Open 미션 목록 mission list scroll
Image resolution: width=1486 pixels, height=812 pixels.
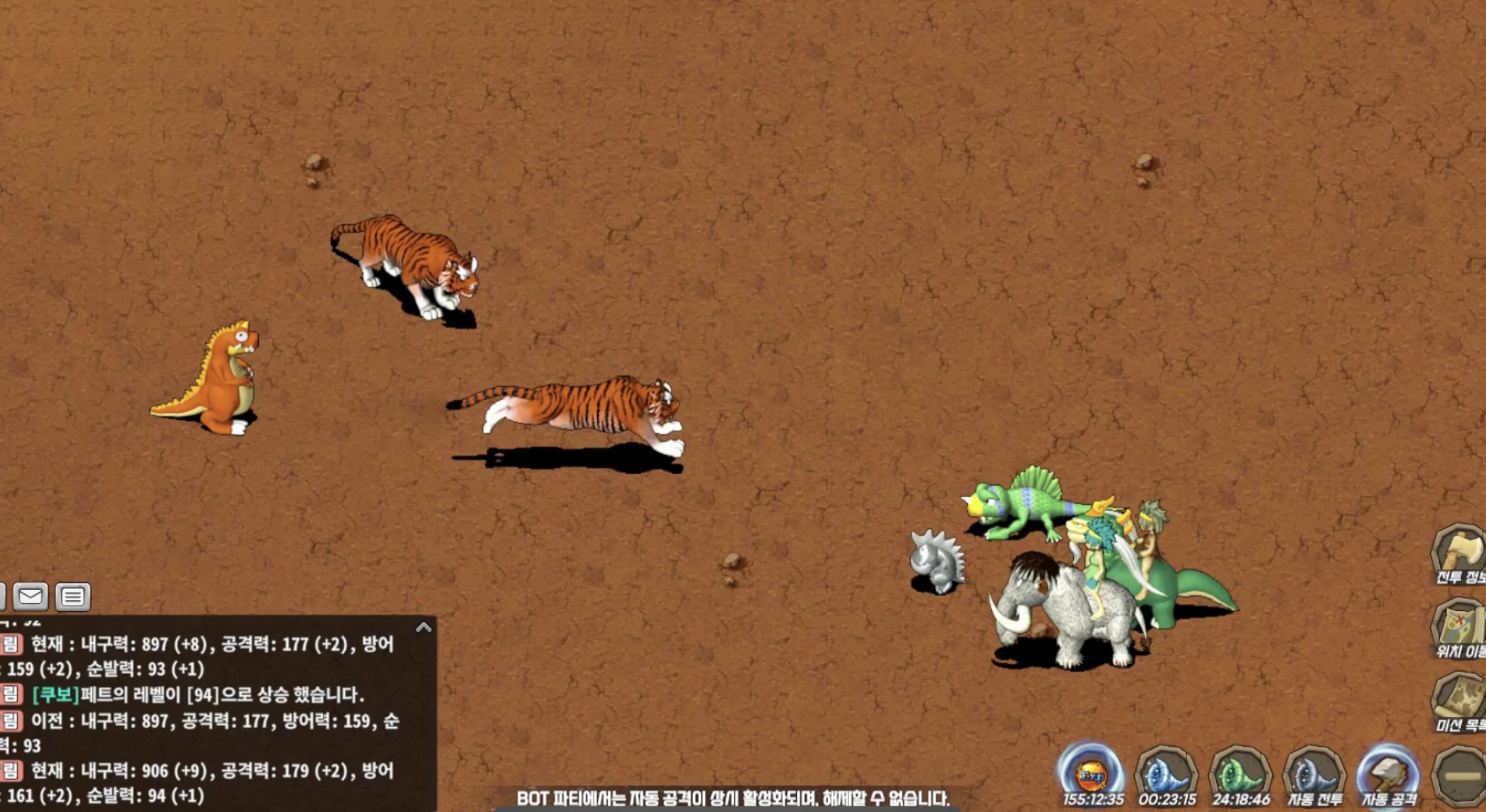tap(1459, 700)
